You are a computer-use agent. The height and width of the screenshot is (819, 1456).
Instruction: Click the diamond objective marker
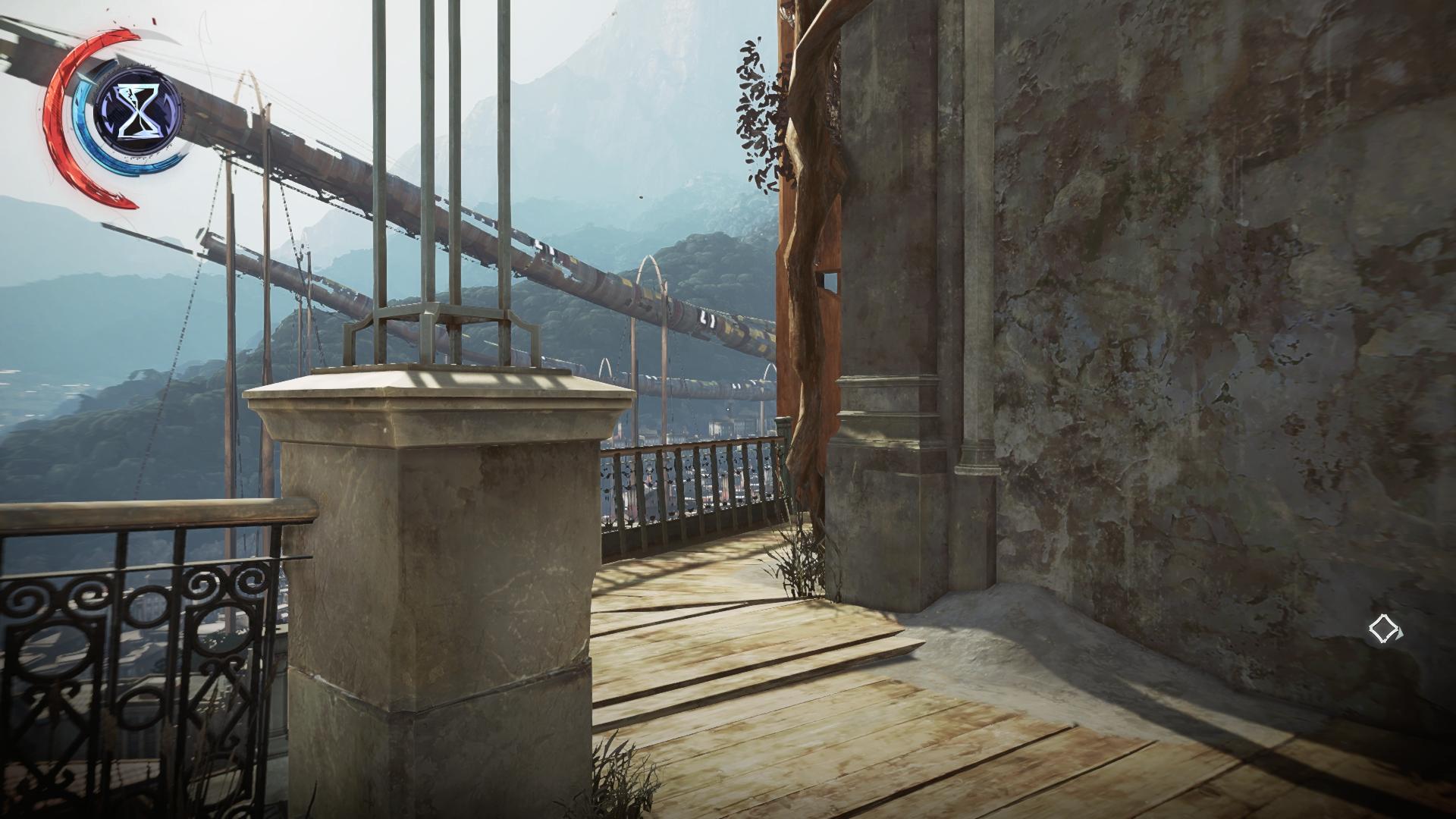1385,629
